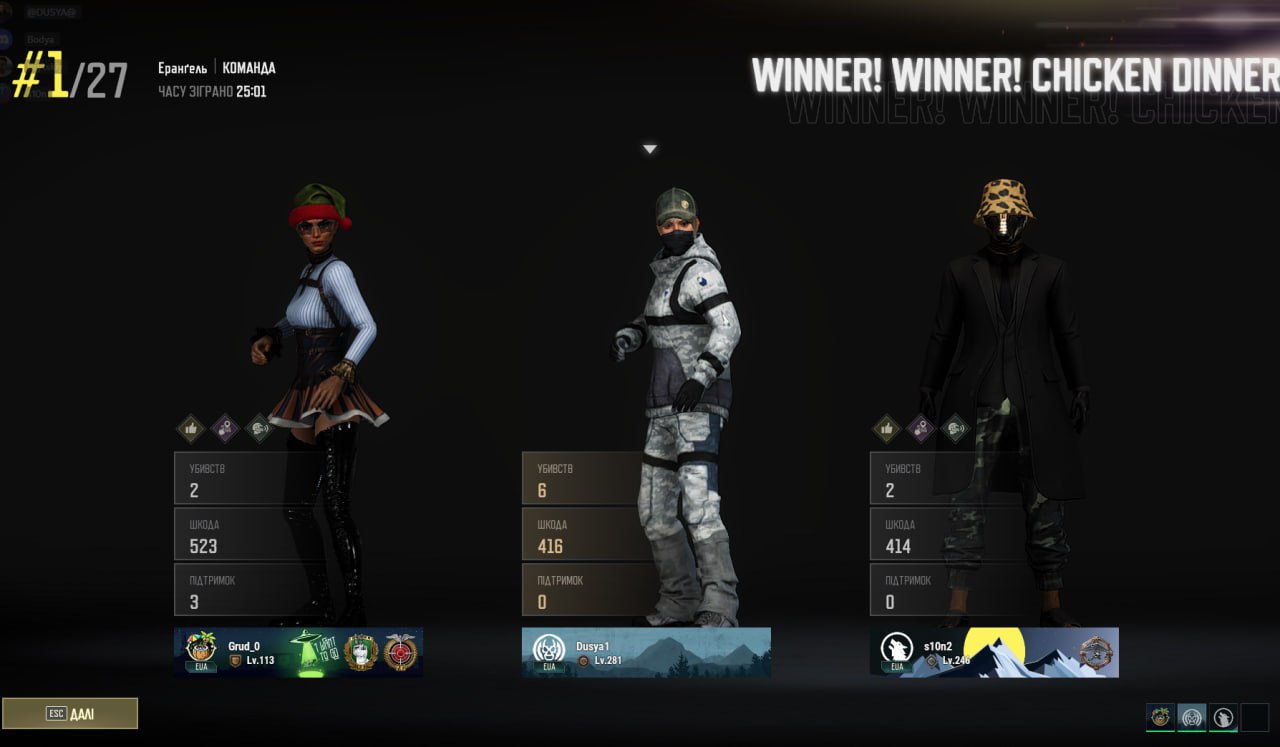
Task: Enable voice chat icon above s10n2's stat panel
Action: [955, 429]
